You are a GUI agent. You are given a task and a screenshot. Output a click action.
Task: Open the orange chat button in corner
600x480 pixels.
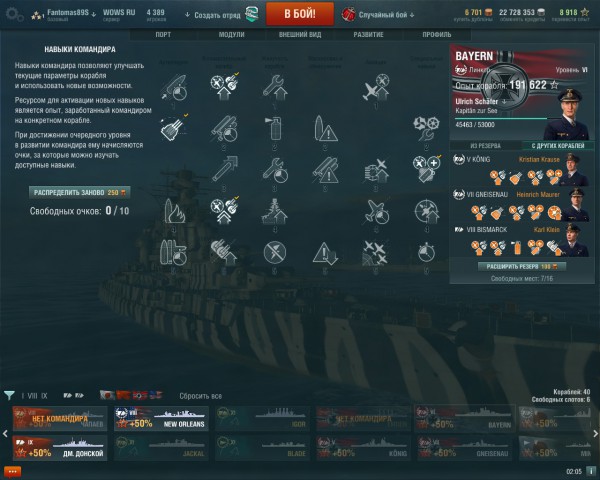coord(13,471)
